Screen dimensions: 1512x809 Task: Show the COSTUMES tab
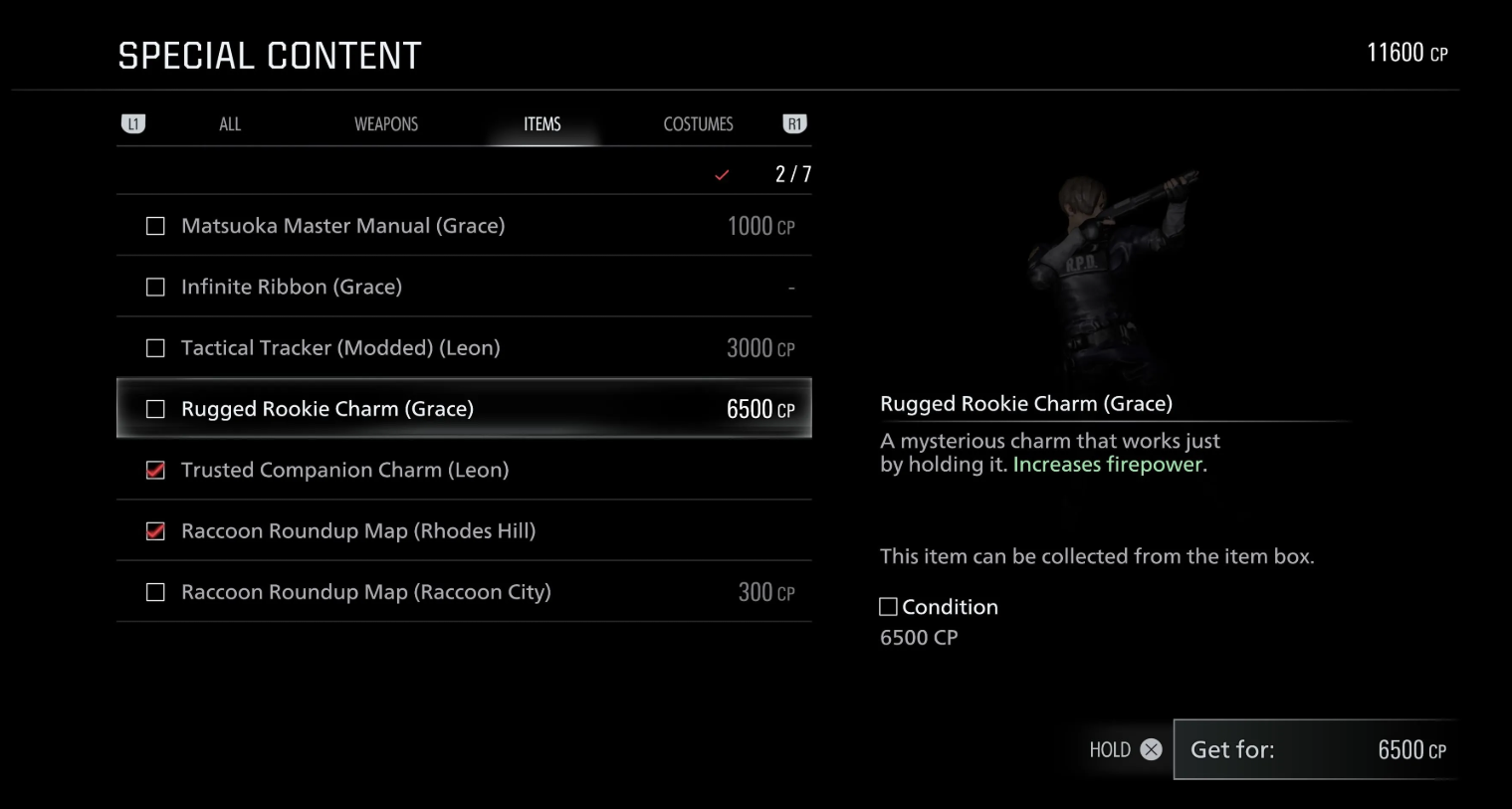coord(698,124)
